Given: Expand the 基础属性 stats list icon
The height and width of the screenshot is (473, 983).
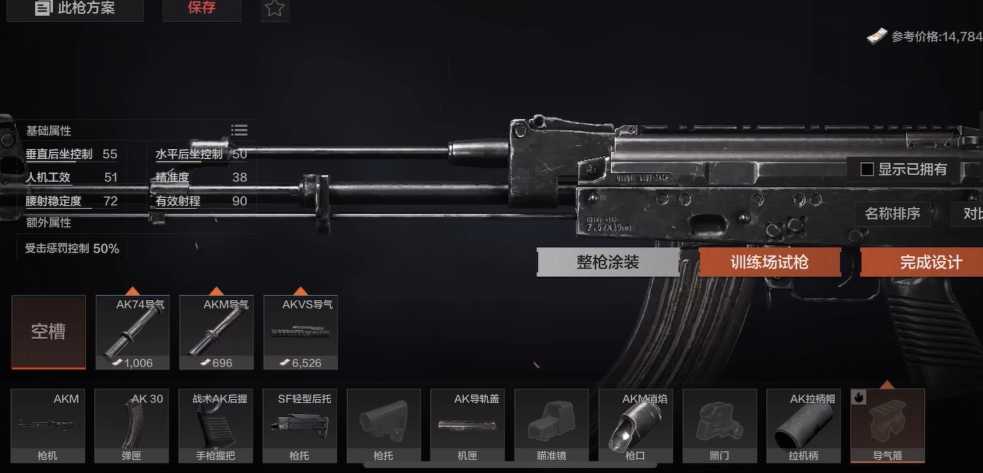Looking at the screenshot, I should (x=239, y=130).
